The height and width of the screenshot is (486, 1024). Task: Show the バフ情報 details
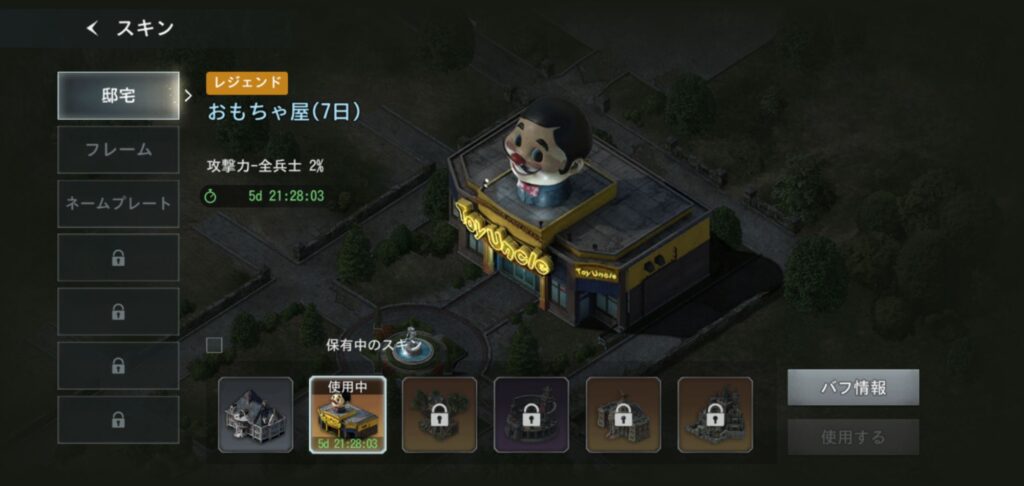tap(852, 387)
